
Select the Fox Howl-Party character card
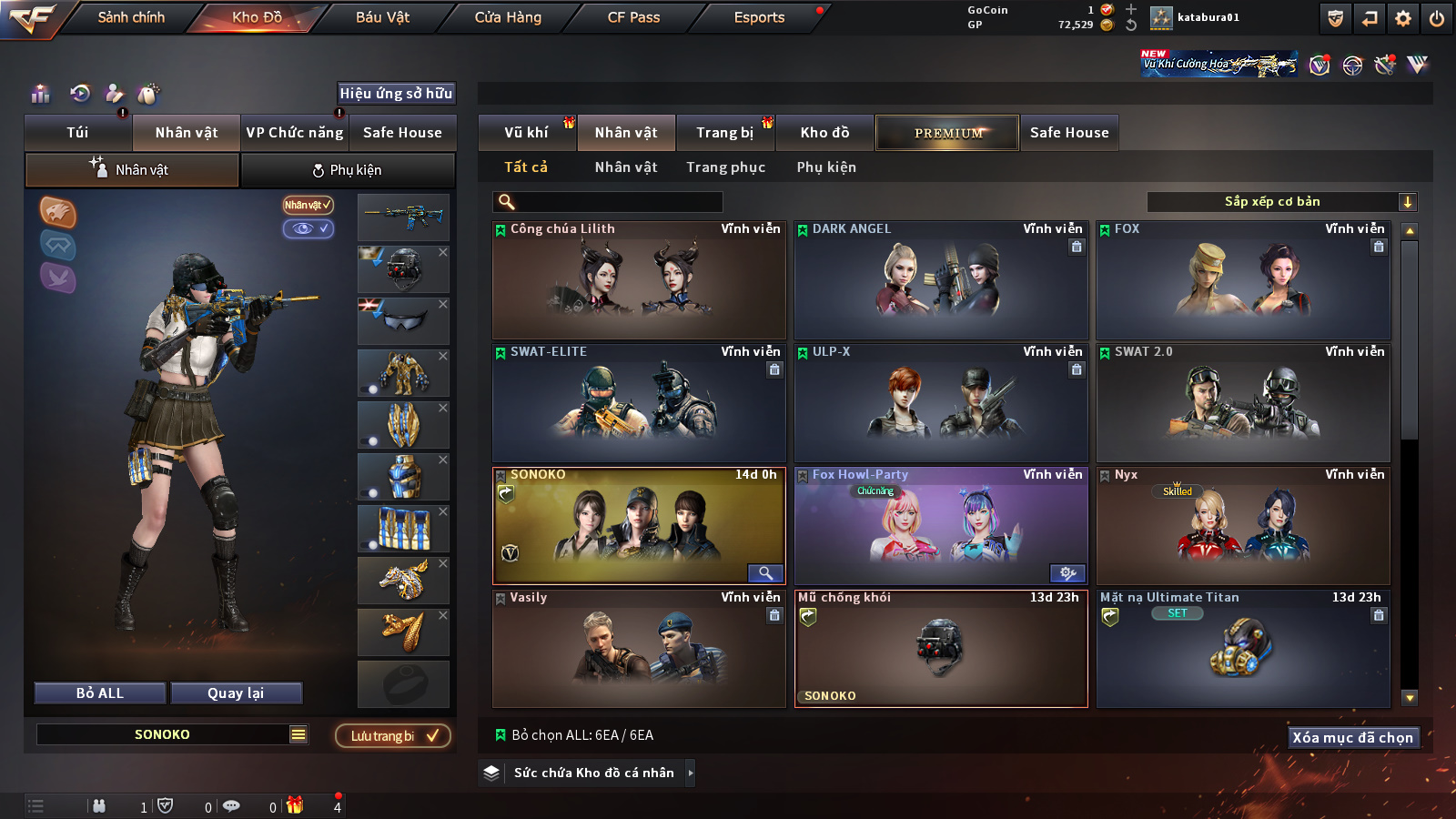click(941, 526)
